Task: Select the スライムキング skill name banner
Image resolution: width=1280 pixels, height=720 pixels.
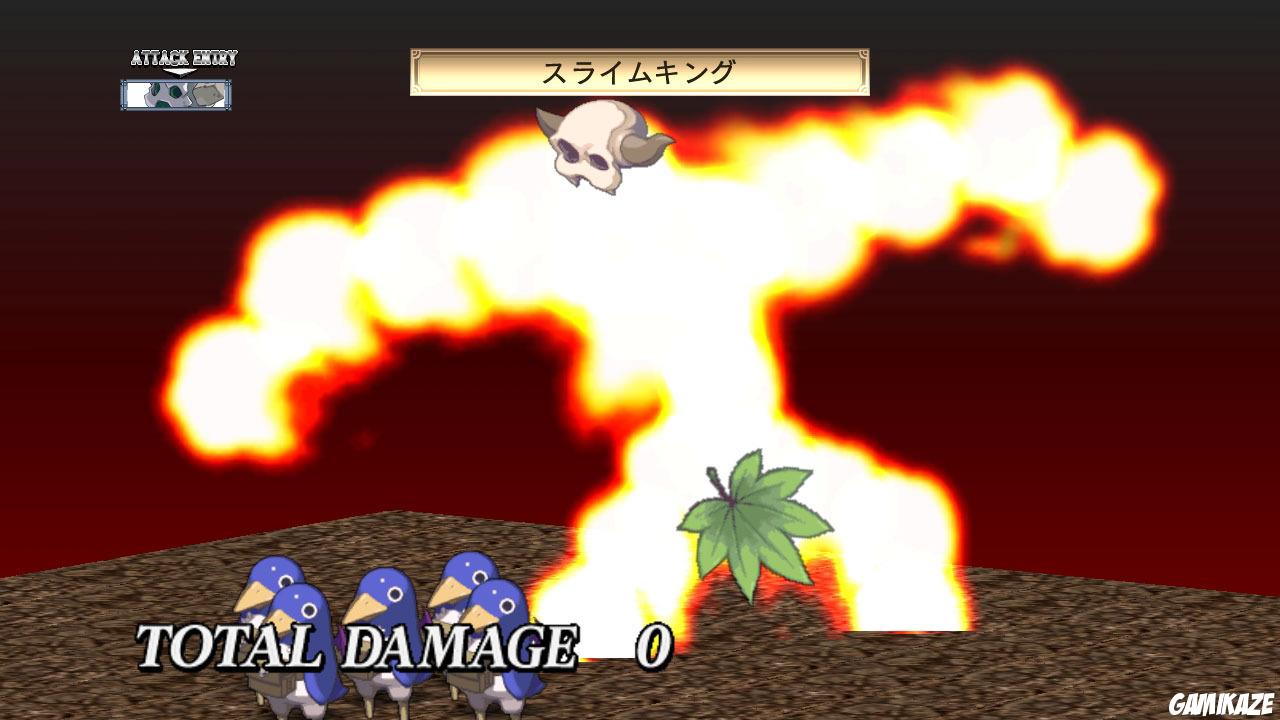Action: click(x=638, y=70)
